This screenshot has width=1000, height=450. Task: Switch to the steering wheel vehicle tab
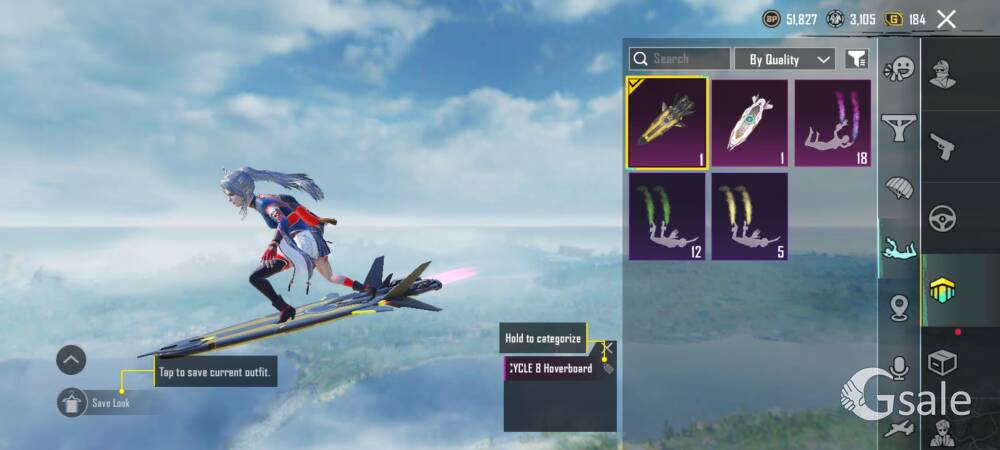click(x=941, y=217)
